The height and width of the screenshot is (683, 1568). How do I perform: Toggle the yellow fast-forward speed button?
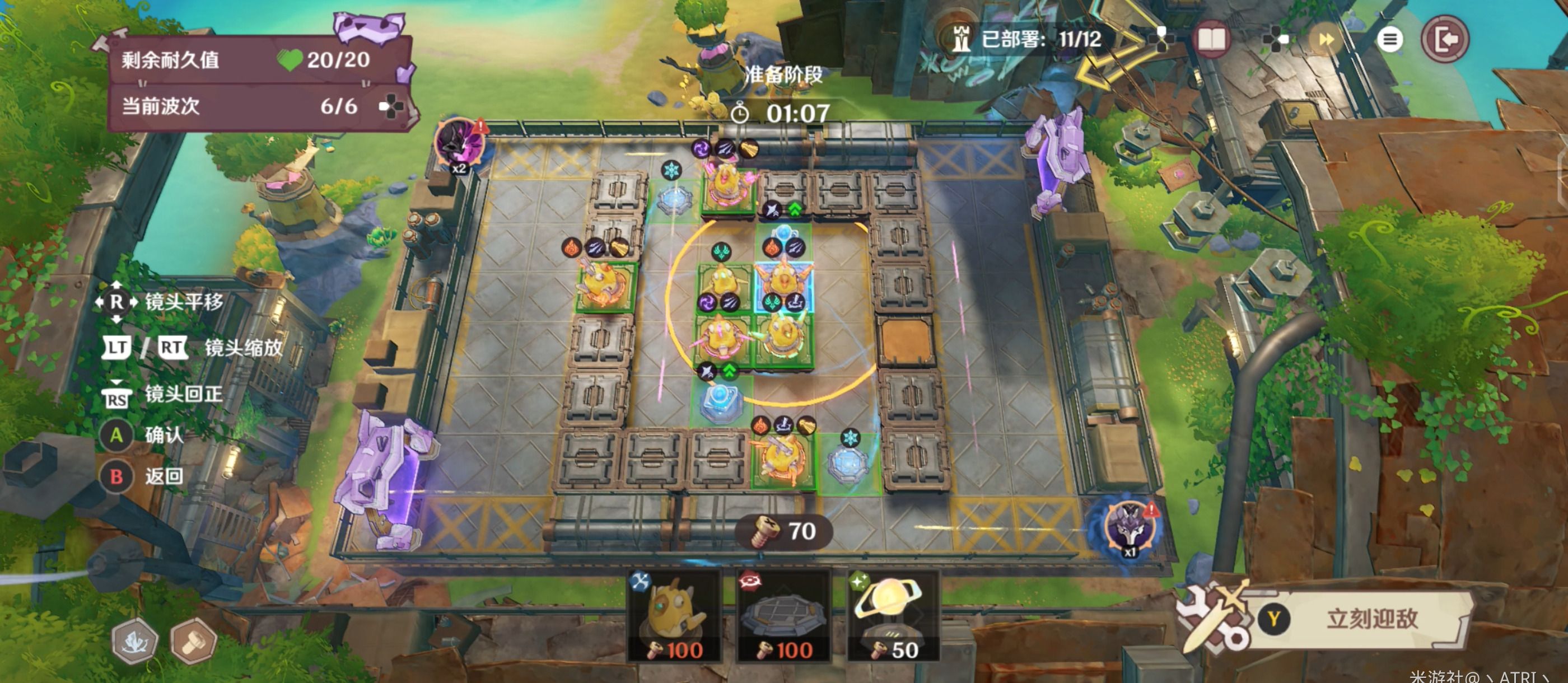1326,40
